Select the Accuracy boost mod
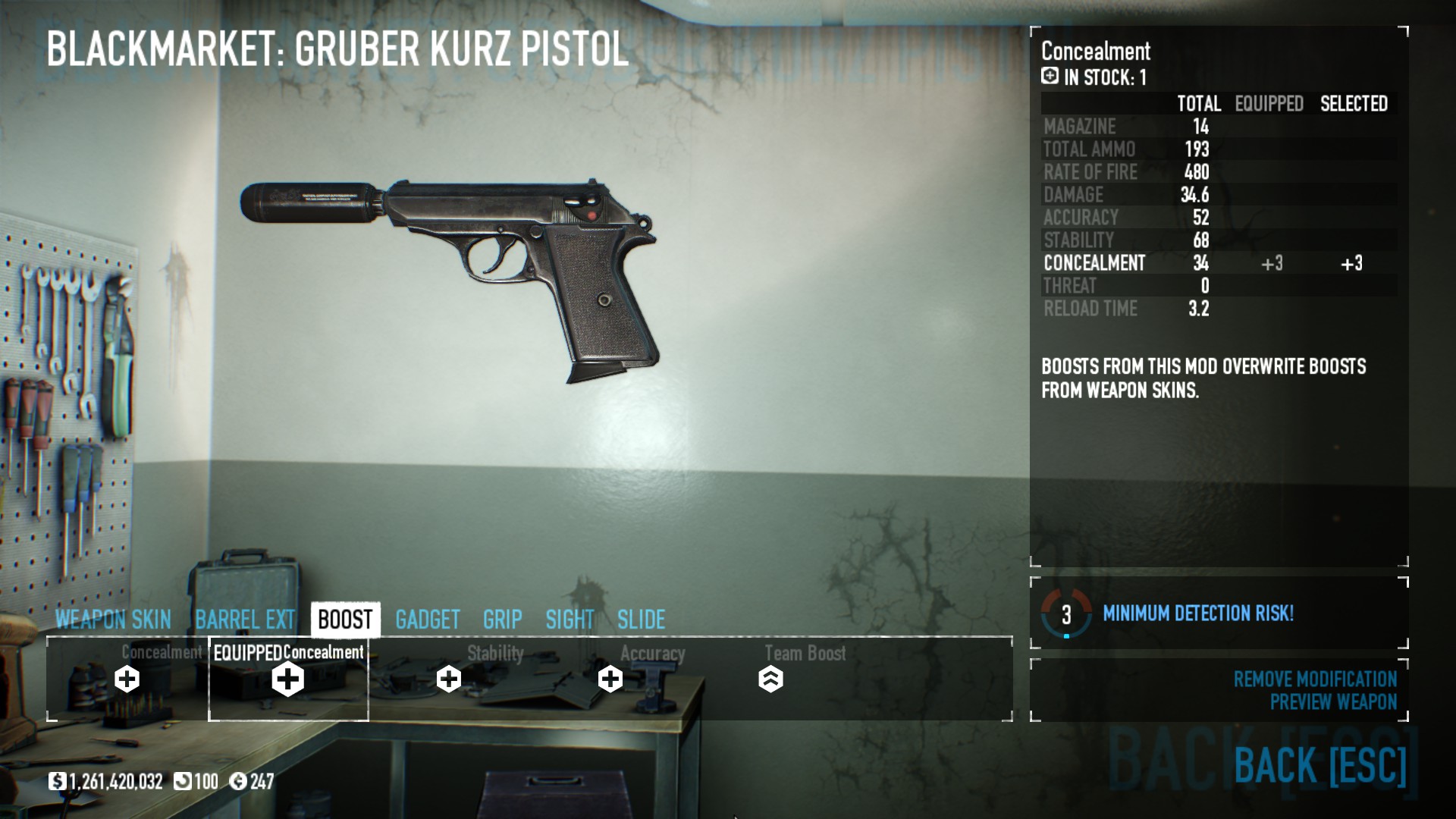Viewport: 1456px width, 819px height. [610, 678]
